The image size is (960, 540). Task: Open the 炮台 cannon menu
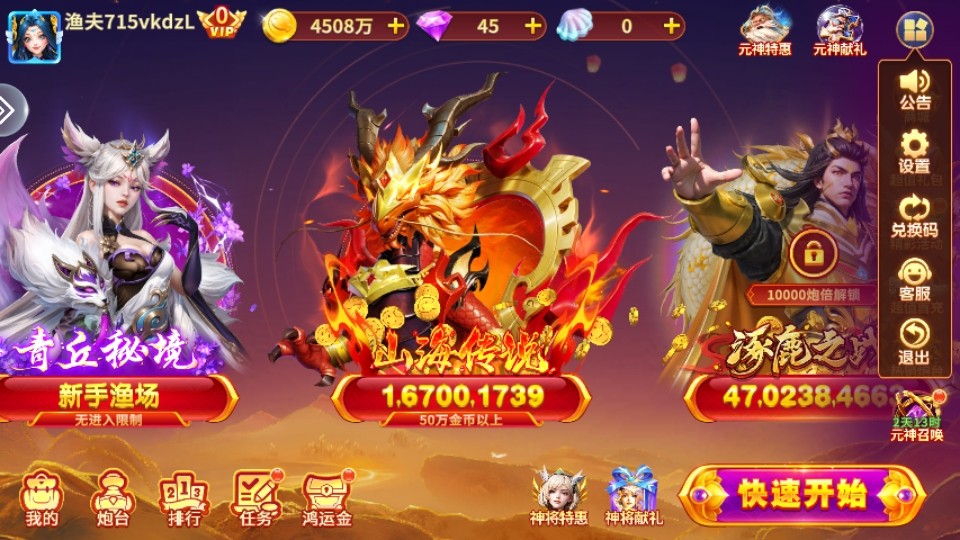(x=111, y=497)
